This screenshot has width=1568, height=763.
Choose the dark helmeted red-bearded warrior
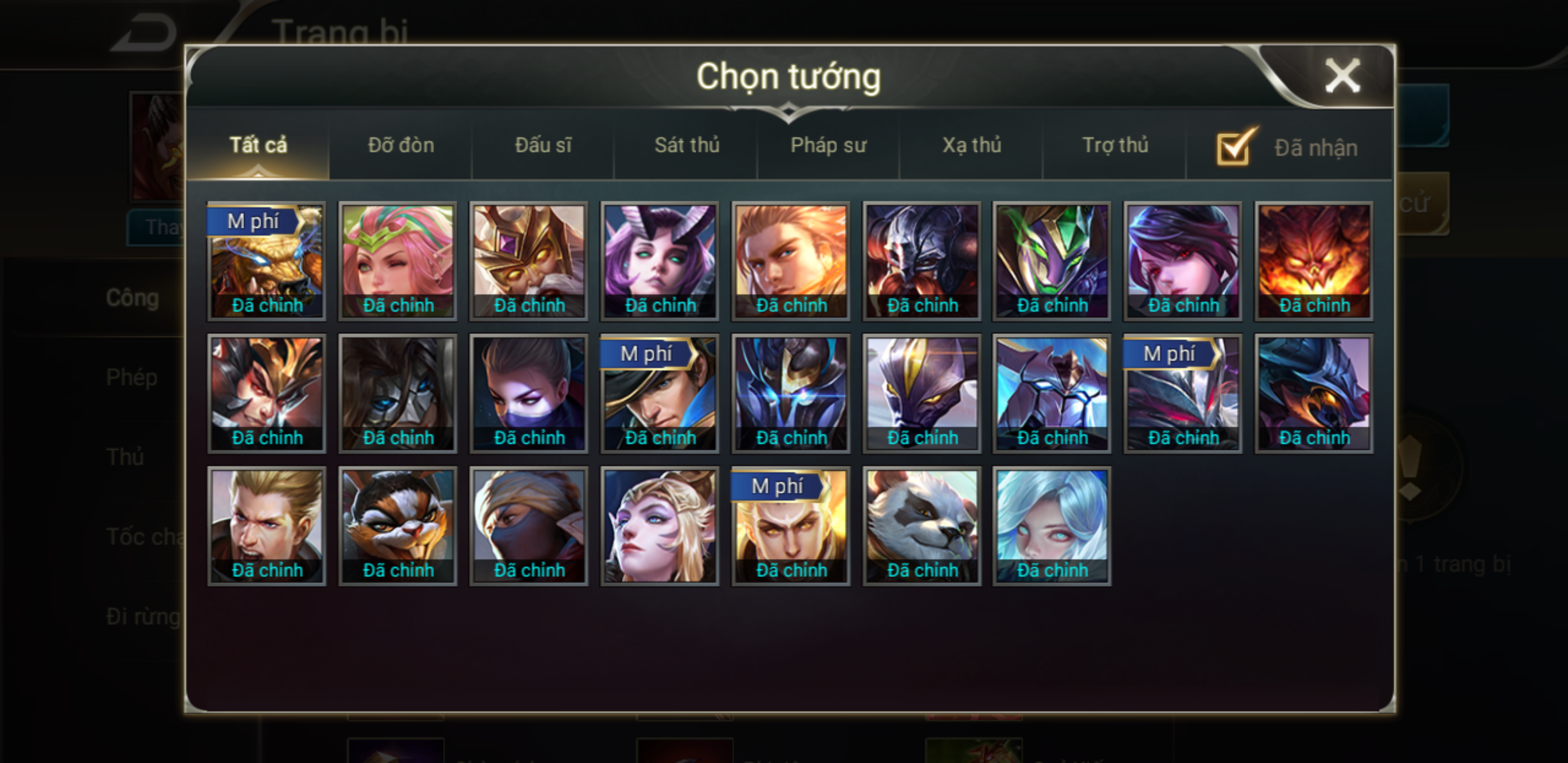922,261
